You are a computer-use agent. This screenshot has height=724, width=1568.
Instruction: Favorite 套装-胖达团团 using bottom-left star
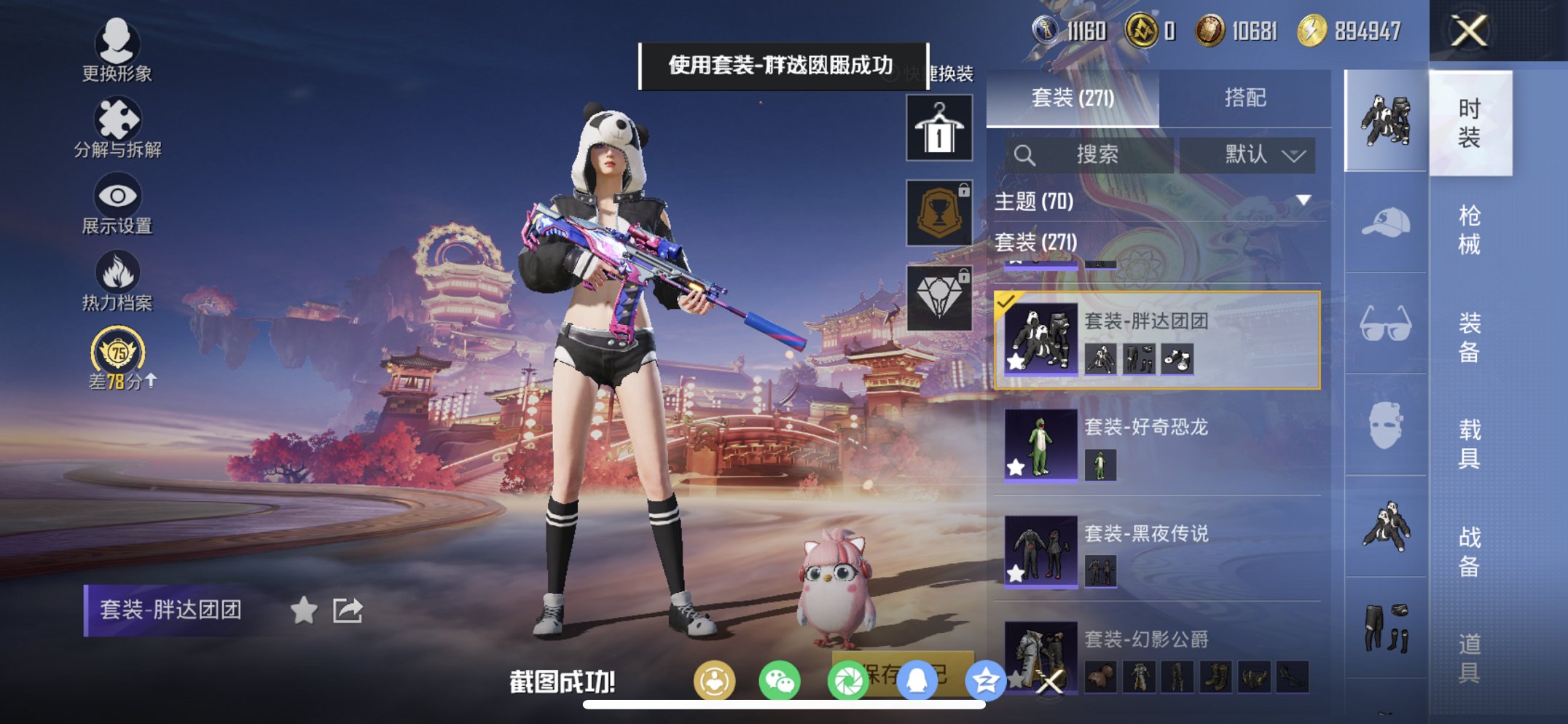305,612
